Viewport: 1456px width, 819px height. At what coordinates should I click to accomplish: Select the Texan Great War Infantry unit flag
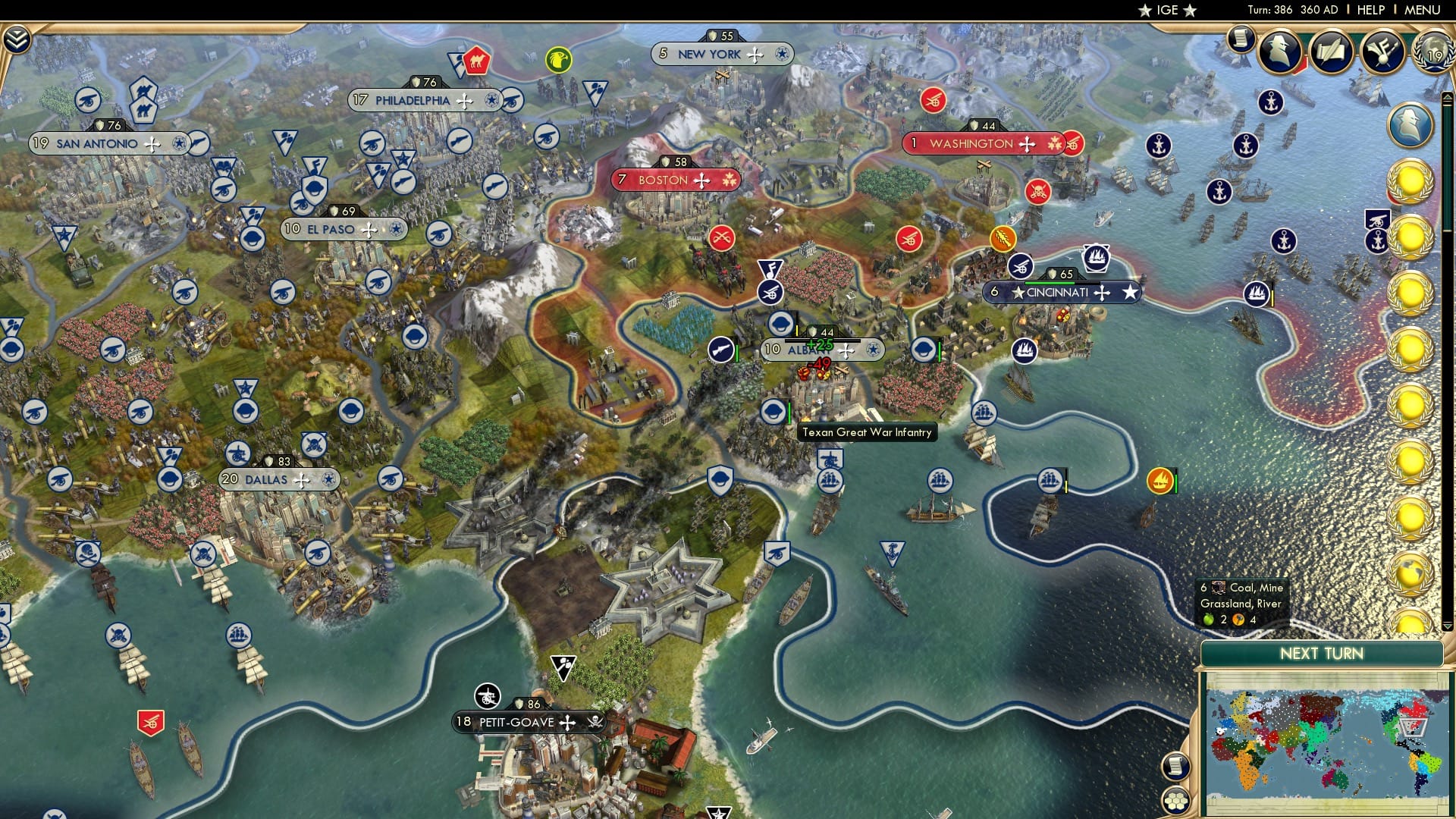point(773,411)
